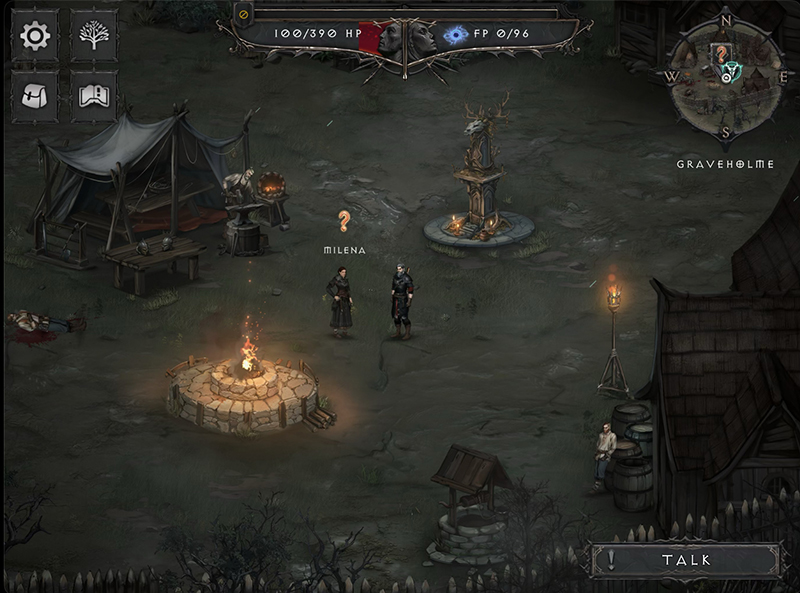This screenshot has width=800, height=593.
Task: Open the journal map book icon
Action: tap(94, 96)
